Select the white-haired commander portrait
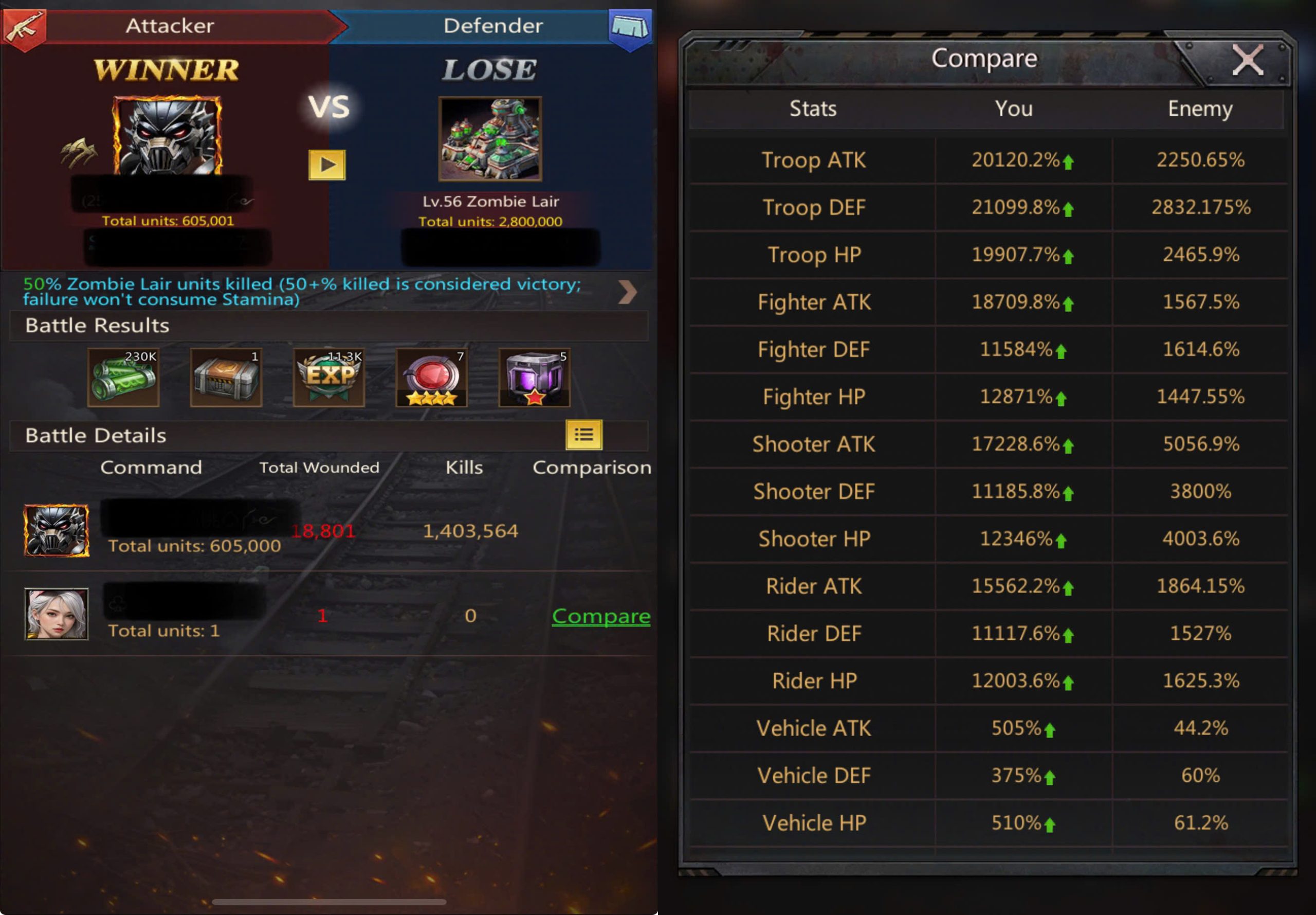 click(x=56, y=614)
